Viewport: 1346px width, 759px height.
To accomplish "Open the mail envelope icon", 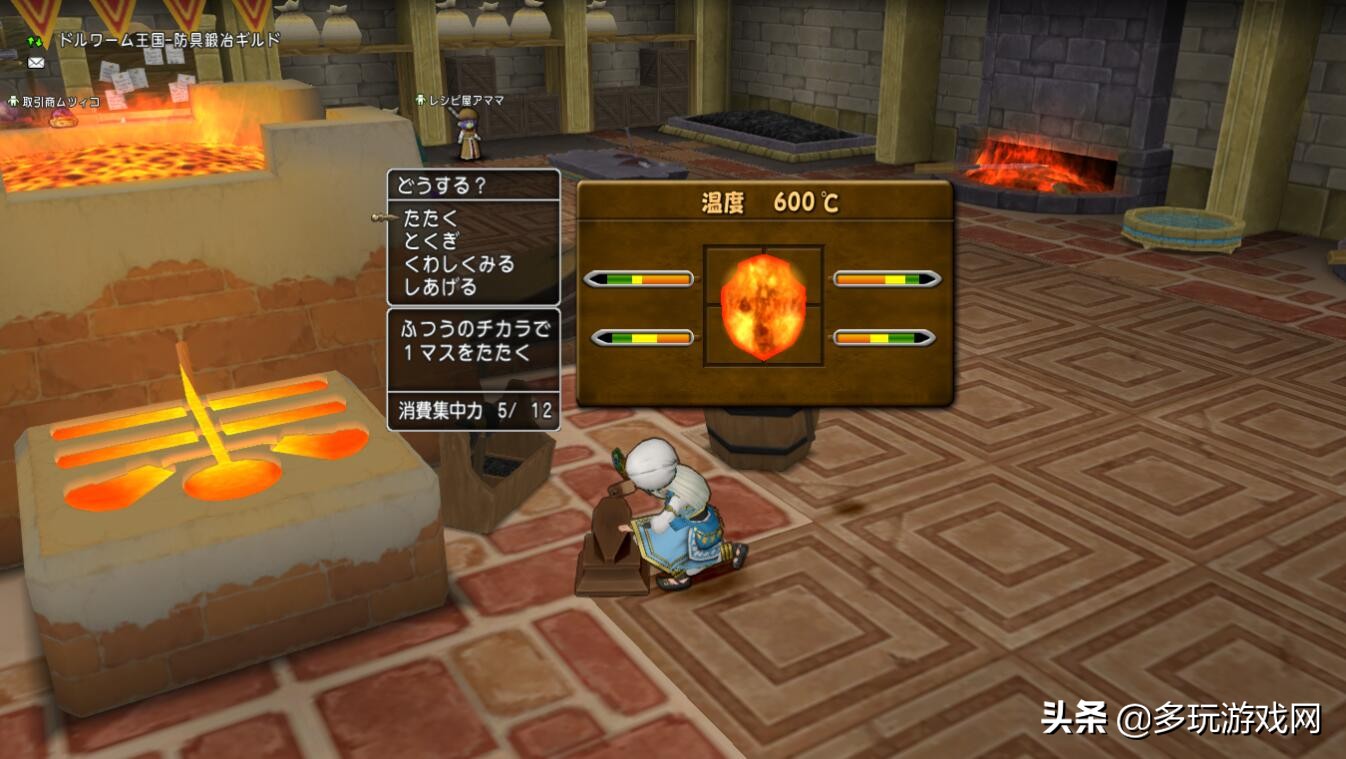I will (36, 62).
